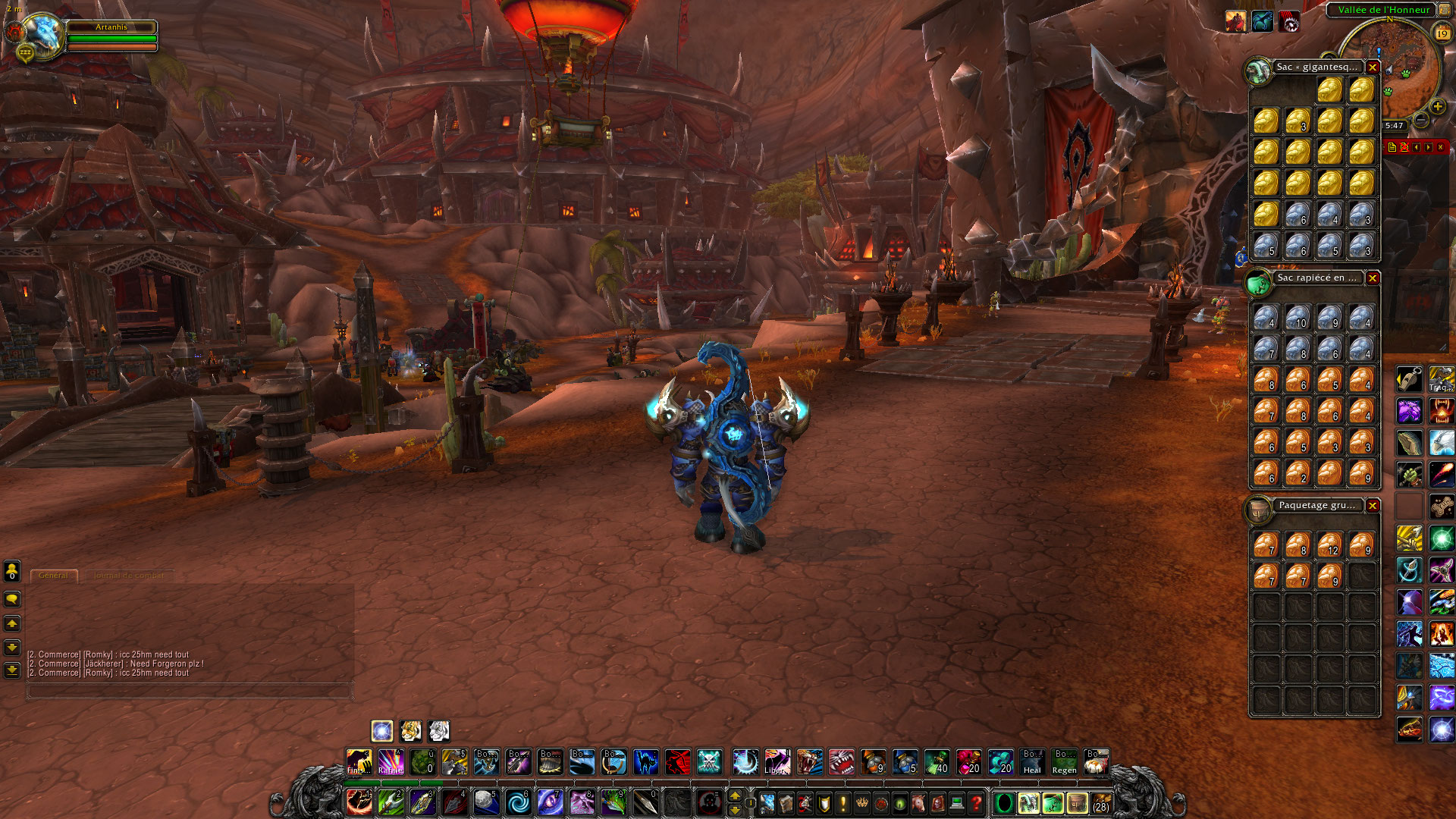The image size is (1456, 819).
Task: Close the Sac gigantesque bag window
Action: click(x=1373, y=67)
